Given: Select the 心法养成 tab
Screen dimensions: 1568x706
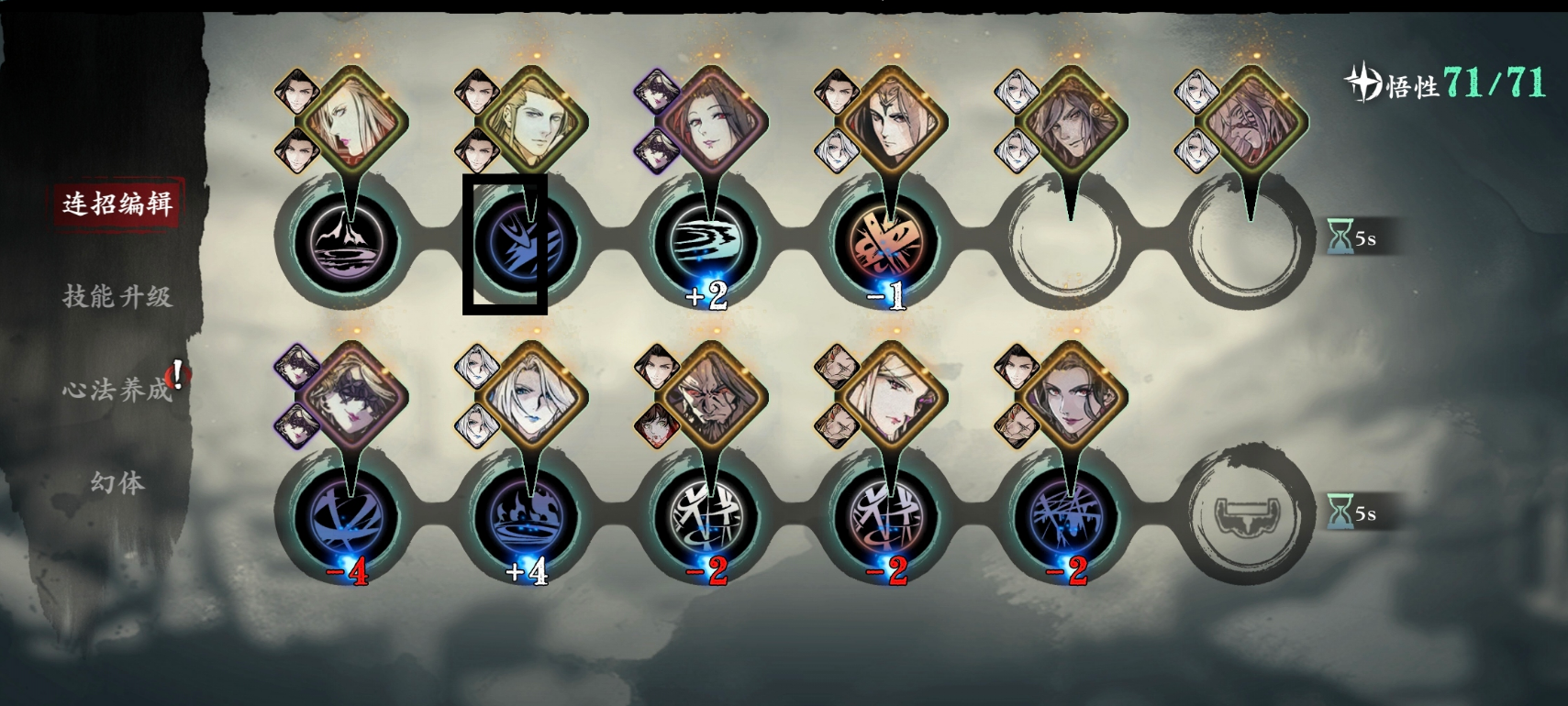Looking at the screenshot, I should coord(117,390).
